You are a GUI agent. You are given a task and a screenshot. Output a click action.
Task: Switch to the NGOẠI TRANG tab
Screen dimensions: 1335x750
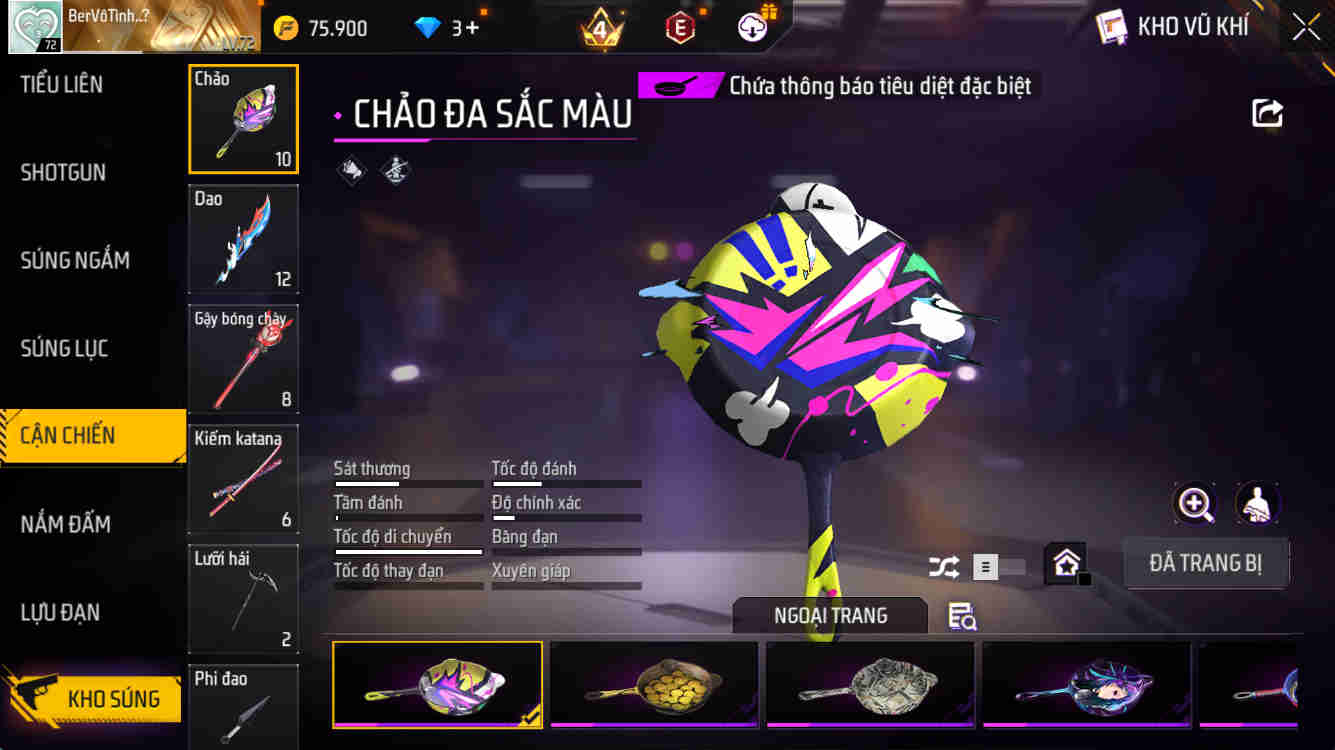(832, 616)
